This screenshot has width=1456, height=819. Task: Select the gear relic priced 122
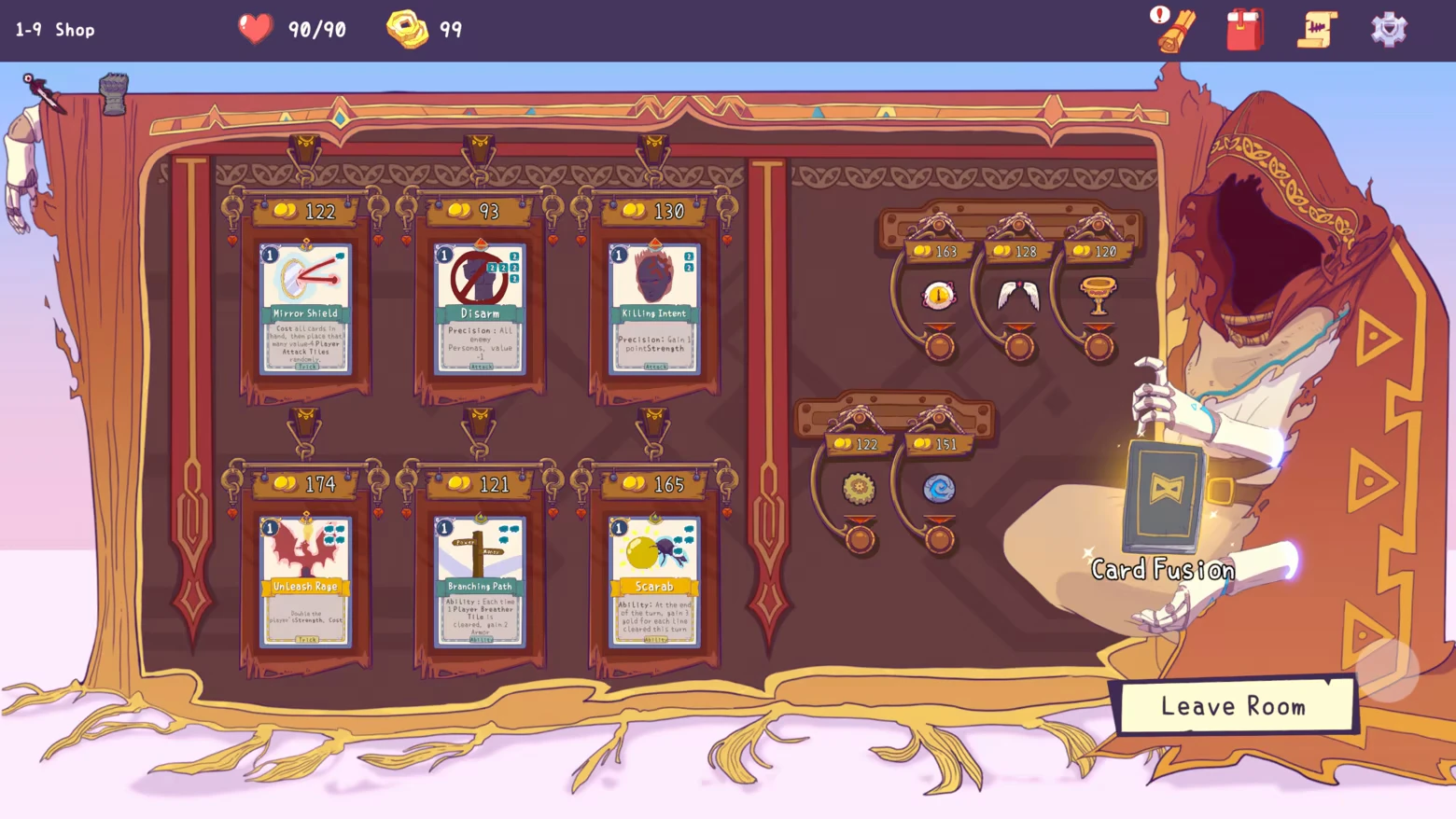pos(860,489)
